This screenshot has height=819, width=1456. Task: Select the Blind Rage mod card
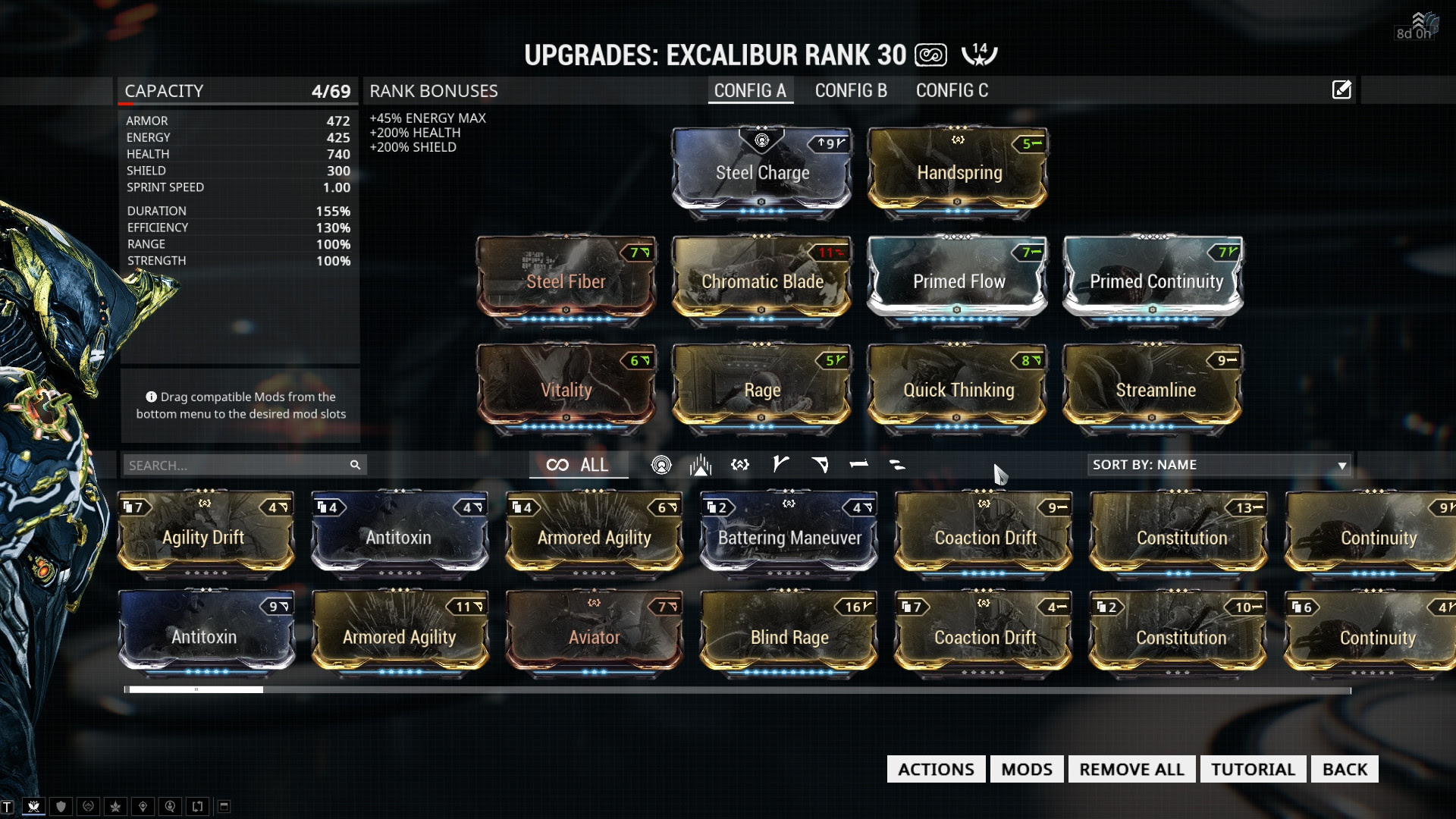pyautogui.click(x=789, y=635)
